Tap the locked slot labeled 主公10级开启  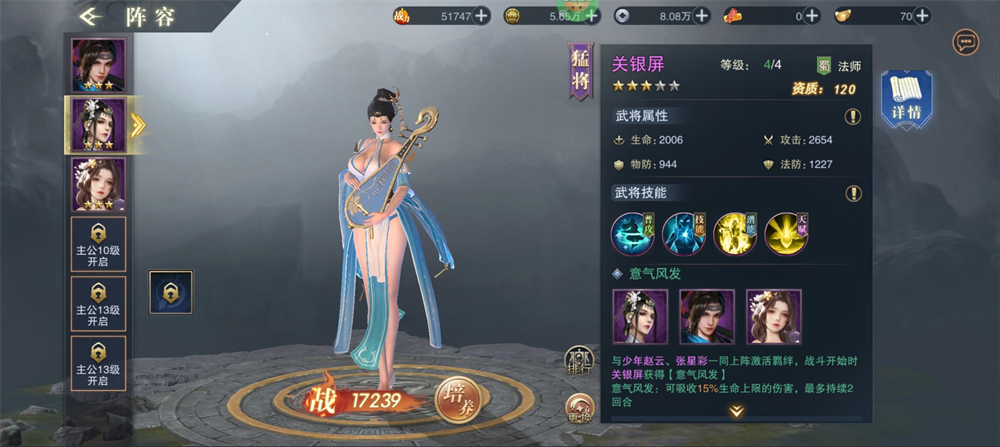(98, 244)
